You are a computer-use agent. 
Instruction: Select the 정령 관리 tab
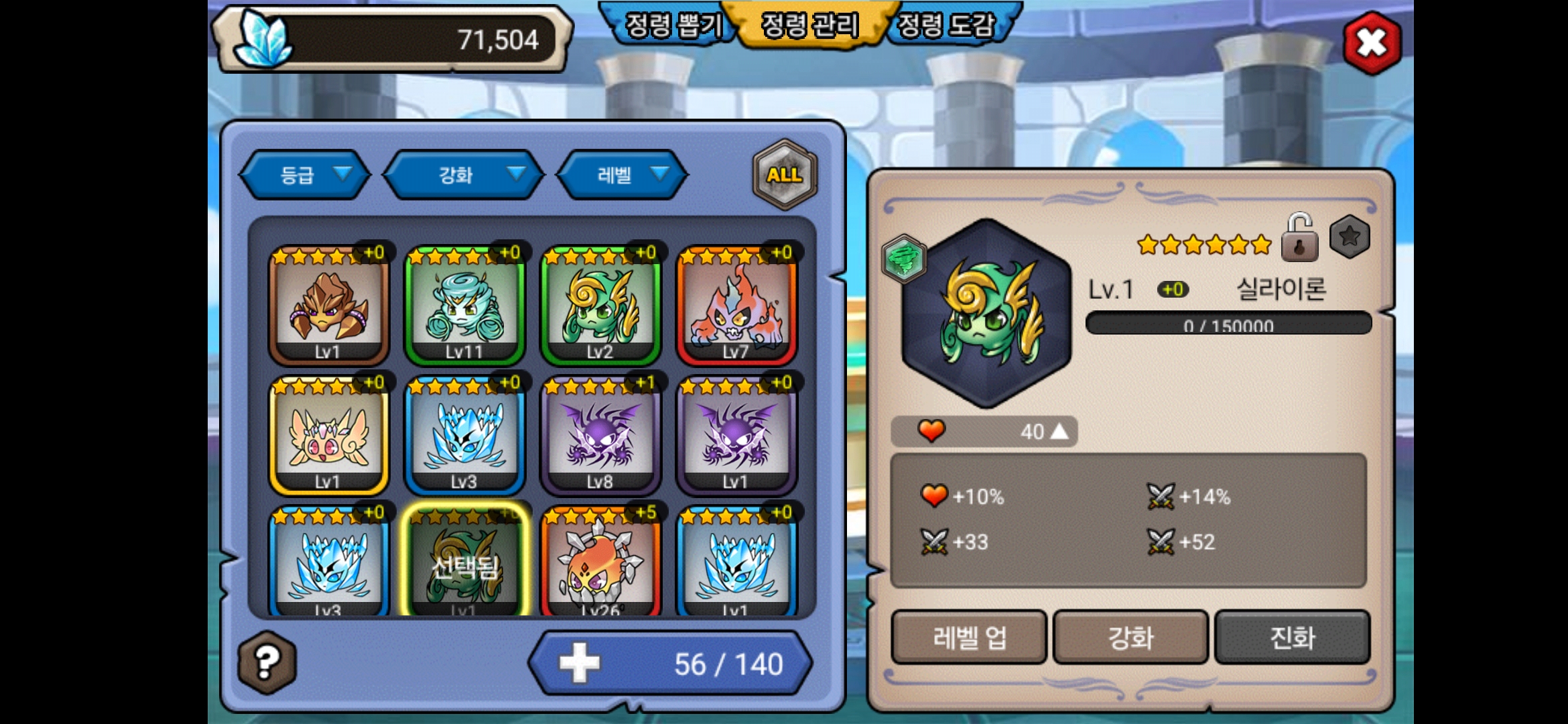810,25
